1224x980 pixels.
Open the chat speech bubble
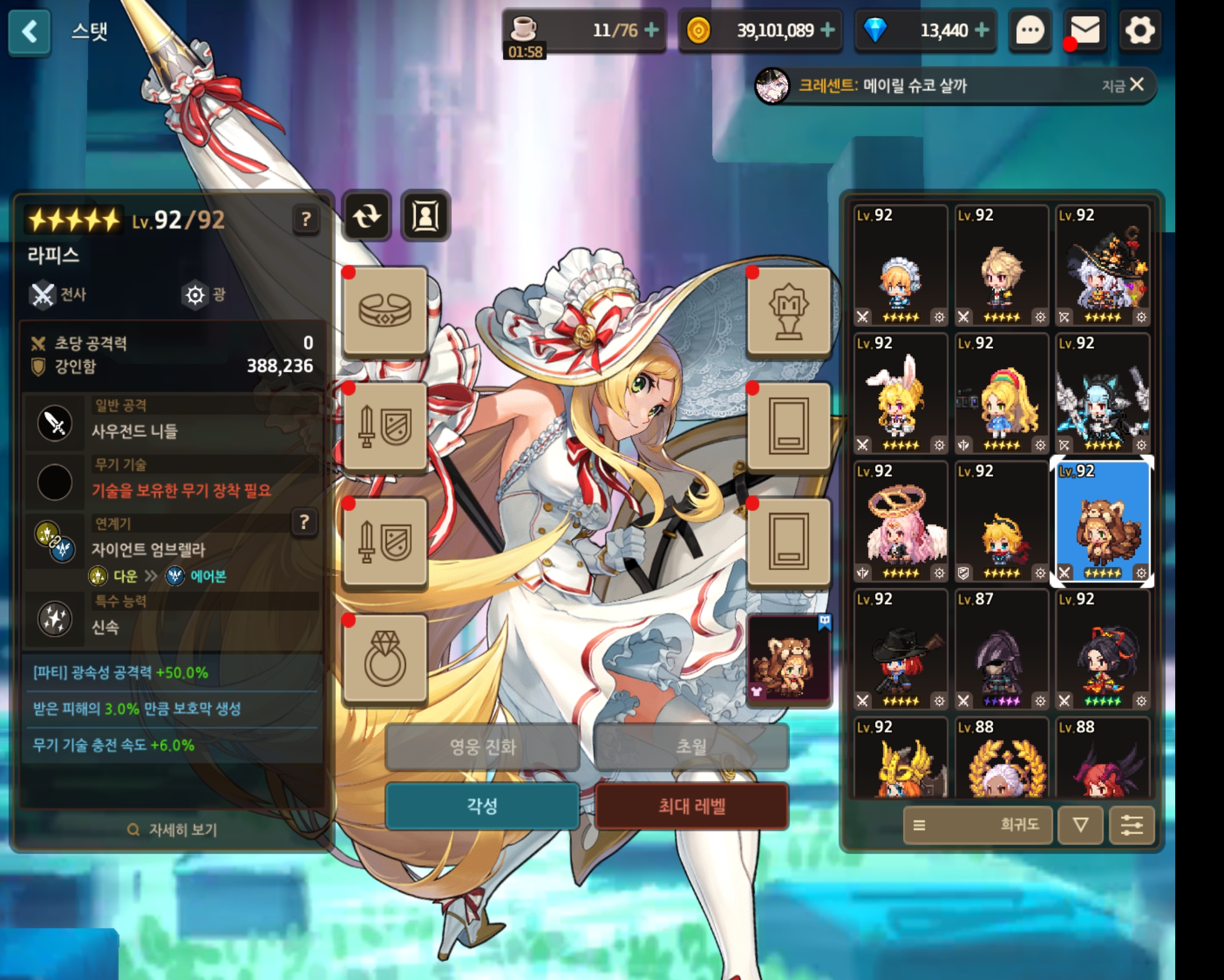(x=1029, y=30)
